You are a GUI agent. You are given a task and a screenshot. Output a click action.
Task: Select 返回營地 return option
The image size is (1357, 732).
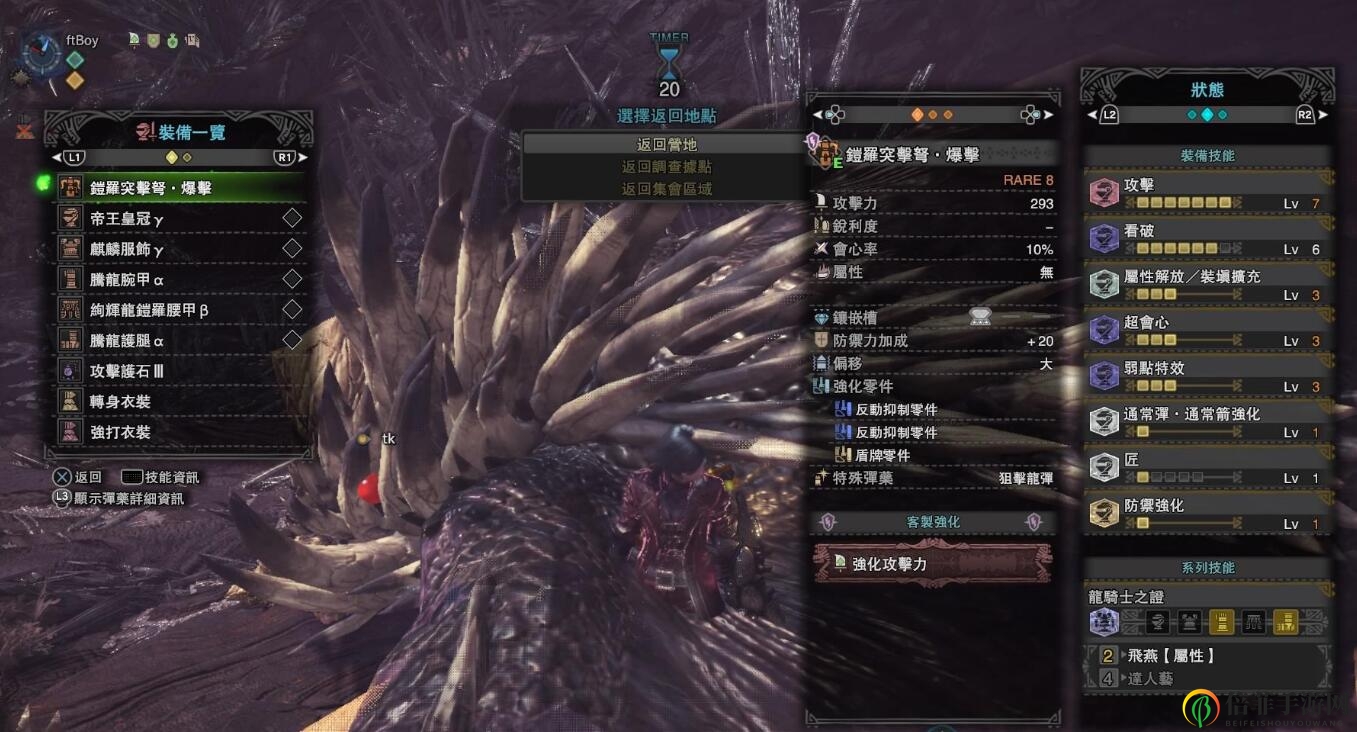coord(667,144)
